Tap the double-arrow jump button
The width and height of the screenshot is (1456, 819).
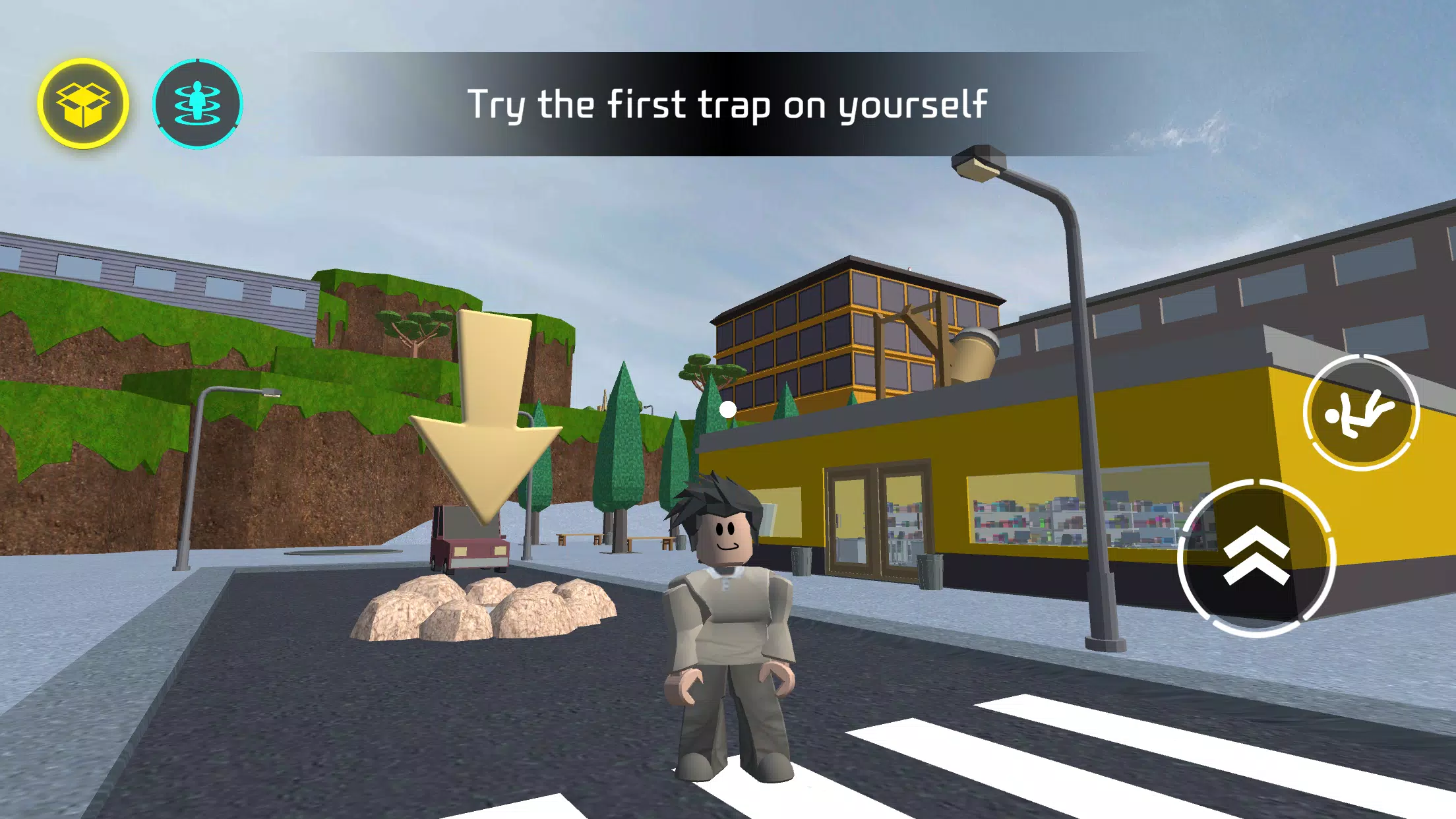pos(1256,557)
